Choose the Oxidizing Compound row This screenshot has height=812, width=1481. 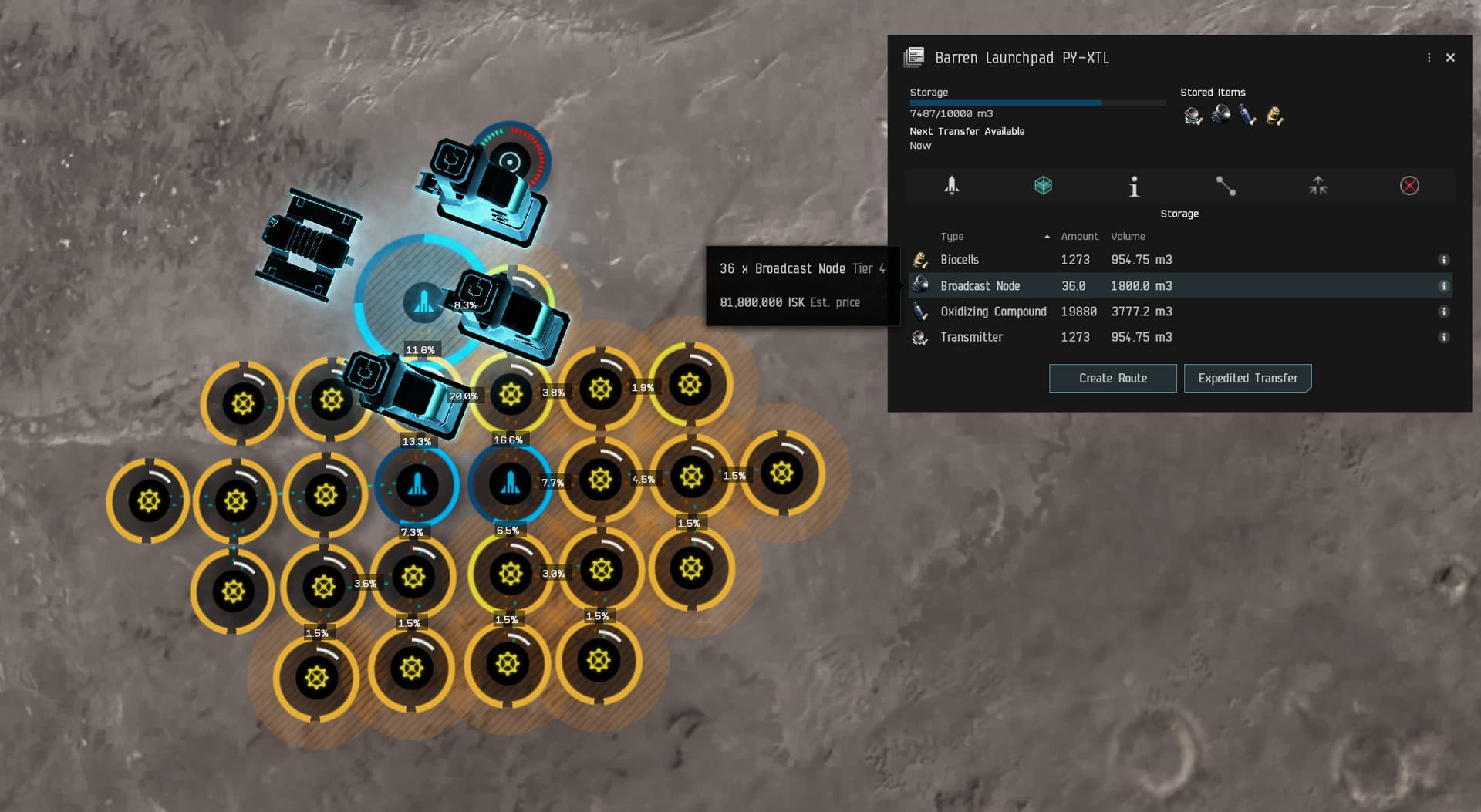pos(993,312)
